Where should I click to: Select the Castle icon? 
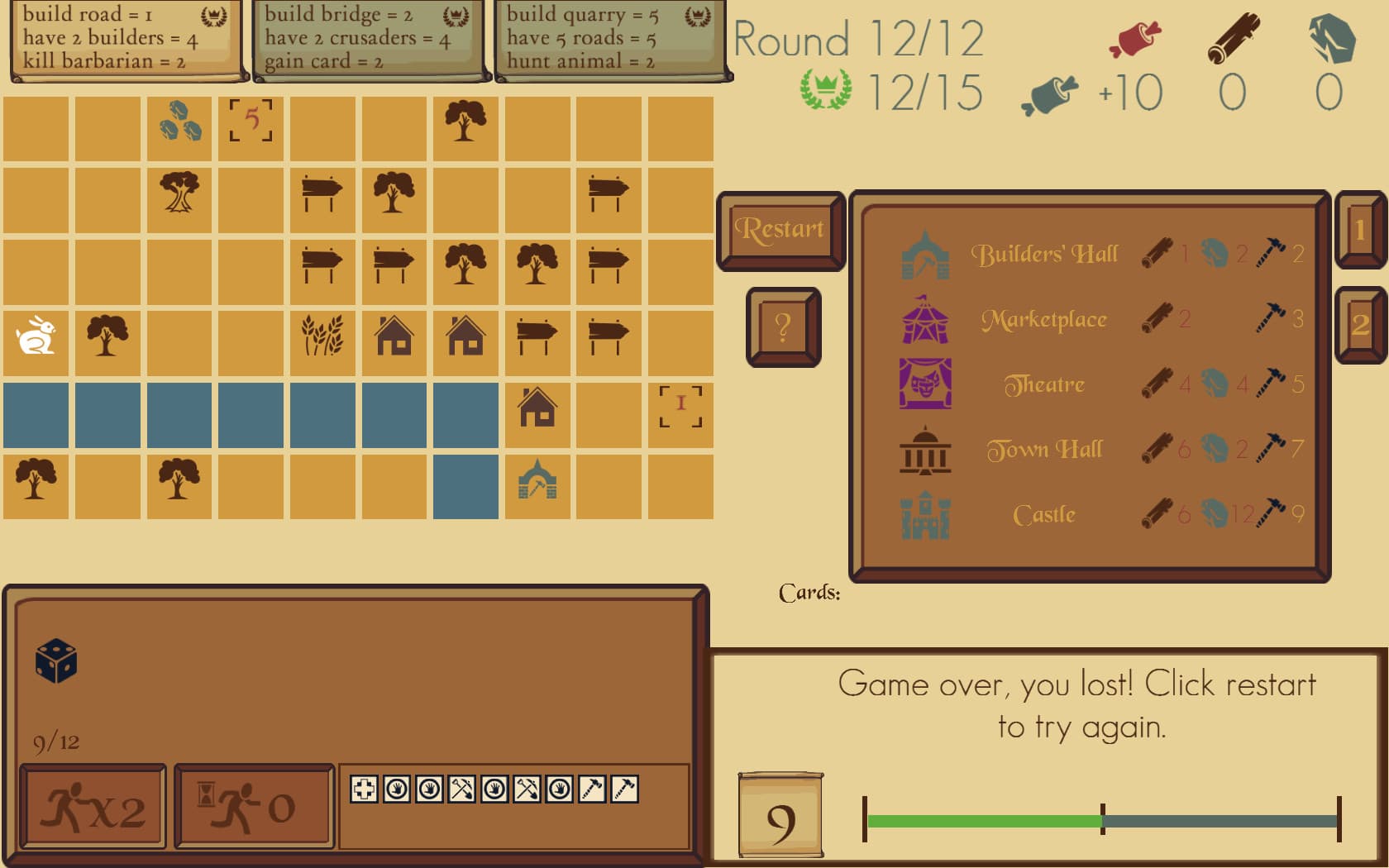(926, 513)
